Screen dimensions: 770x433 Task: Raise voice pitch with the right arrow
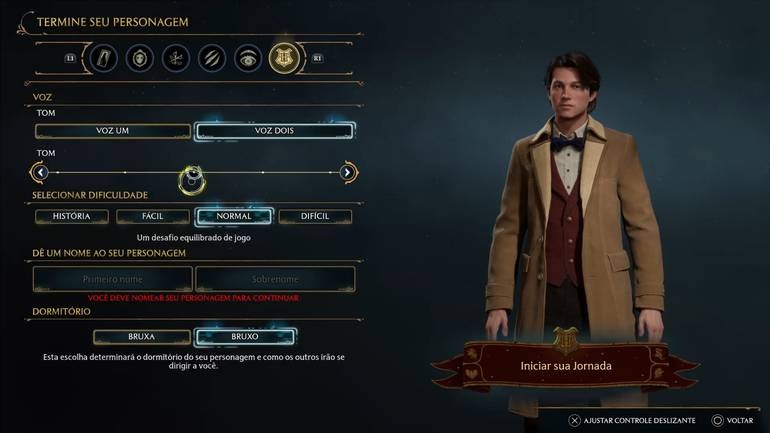tap(347, 173)
